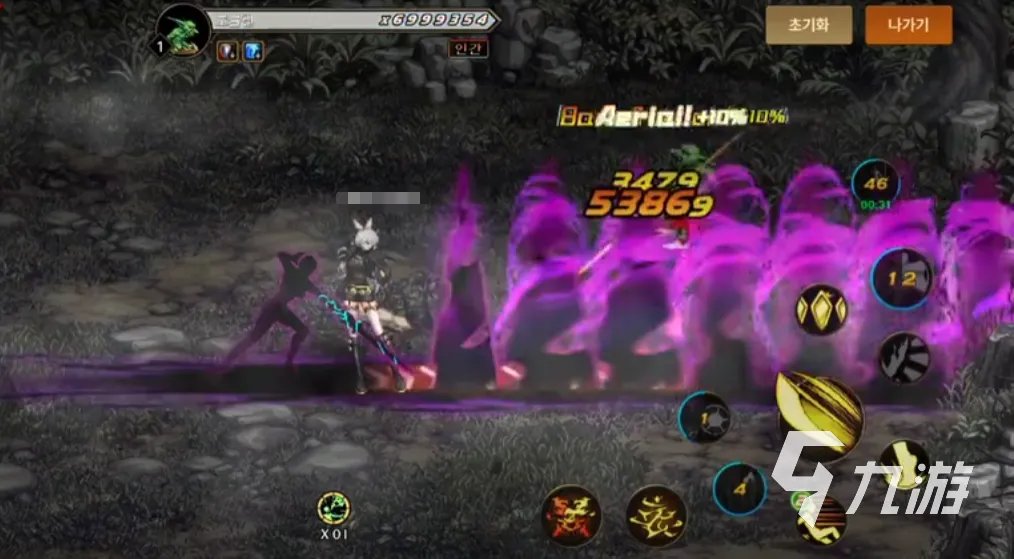Activate the star skill on cooldown 1

703,417
